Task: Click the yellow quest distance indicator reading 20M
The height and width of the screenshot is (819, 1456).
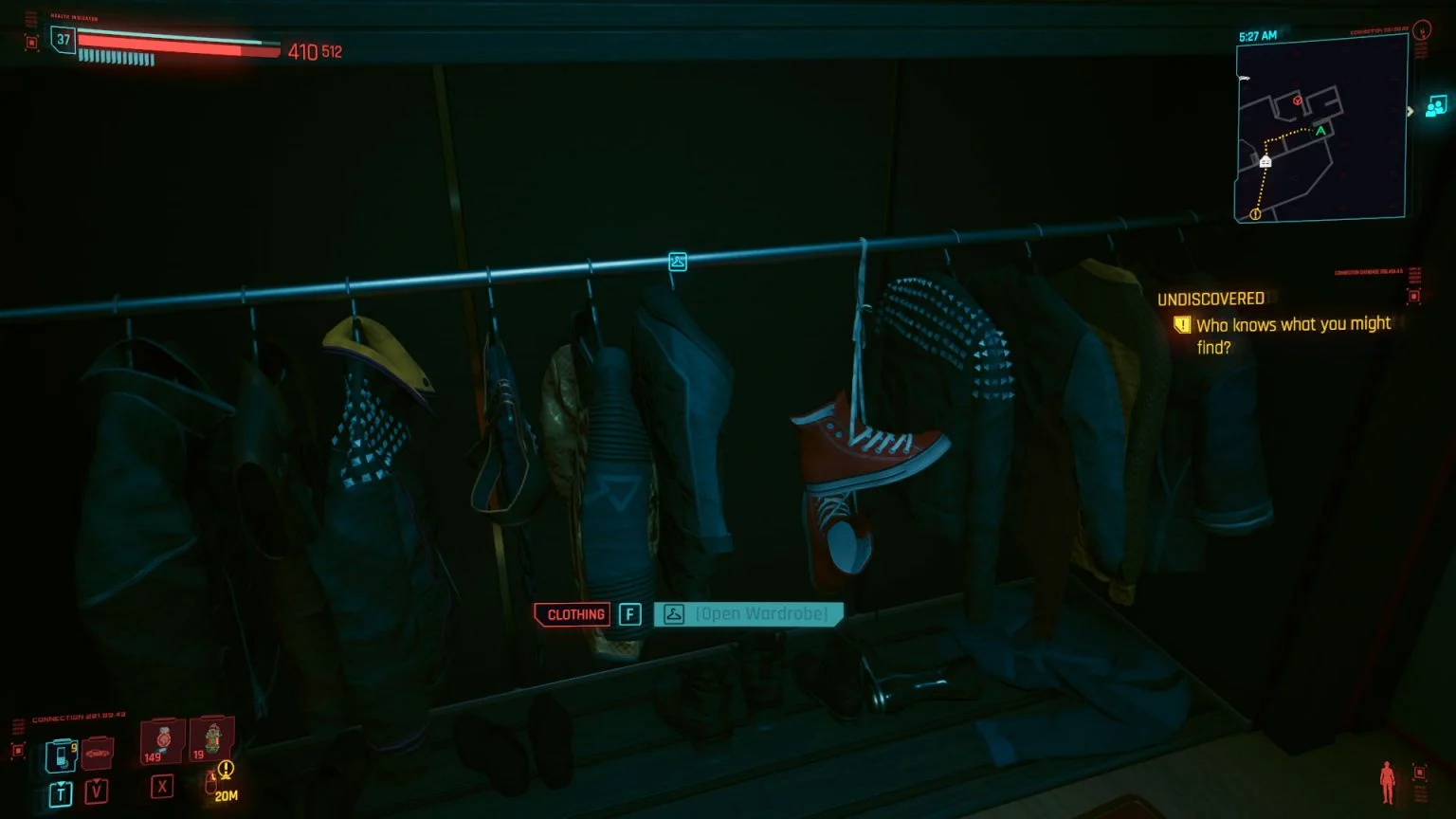Action: tap(225, 783)
